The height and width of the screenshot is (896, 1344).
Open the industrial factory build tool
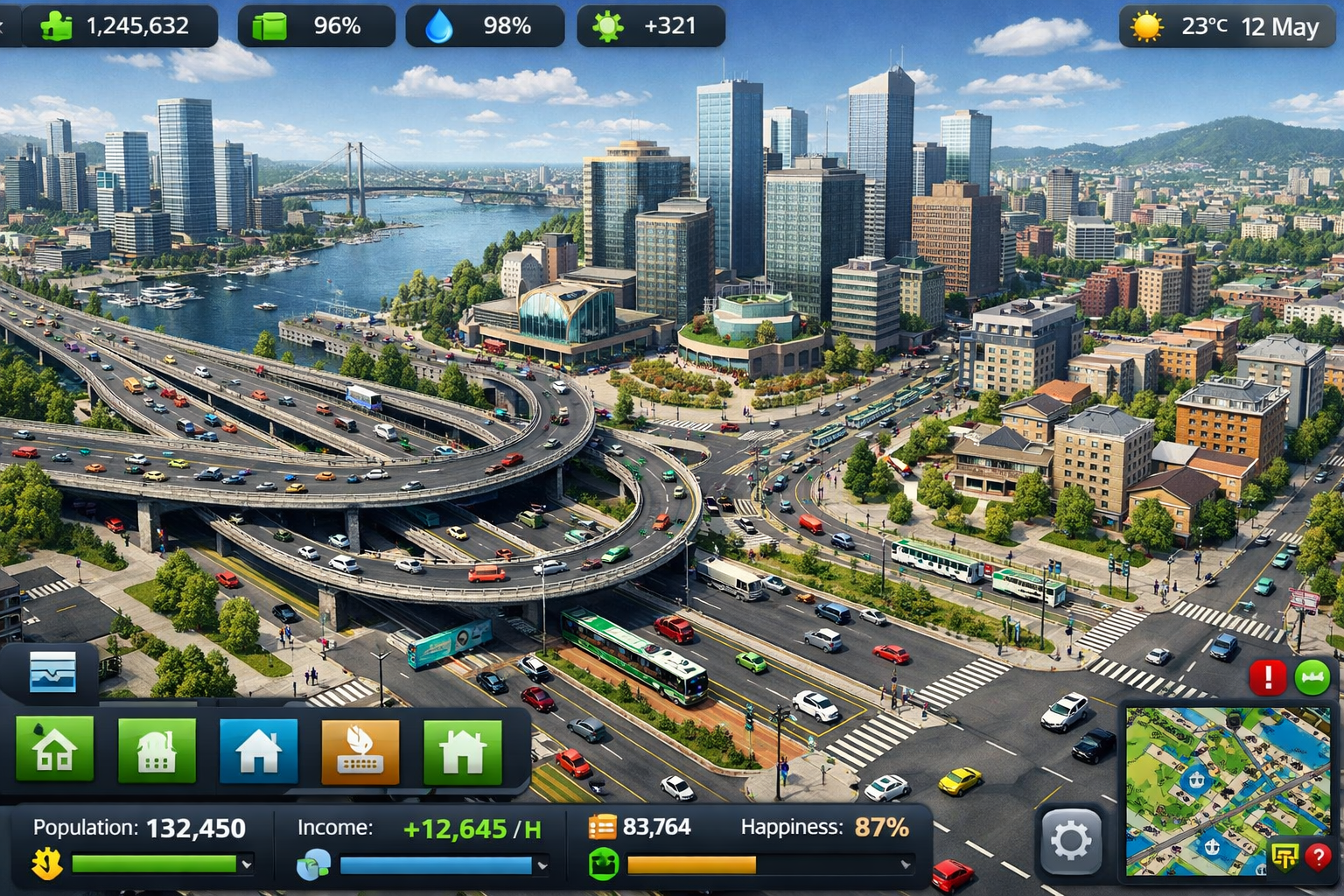156,751
